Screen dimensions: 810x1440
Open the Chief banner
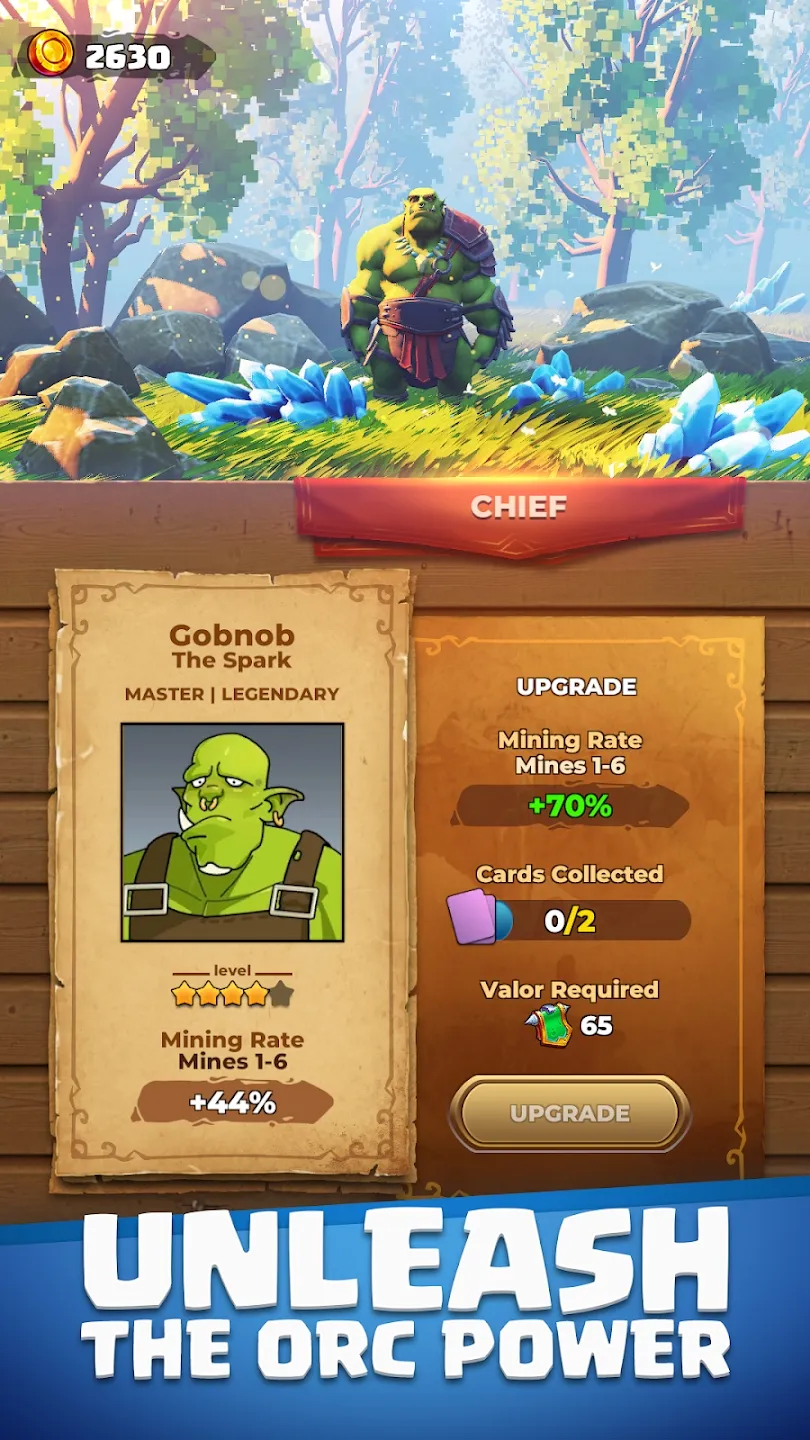pyautogui.click(x=519, y=508)
